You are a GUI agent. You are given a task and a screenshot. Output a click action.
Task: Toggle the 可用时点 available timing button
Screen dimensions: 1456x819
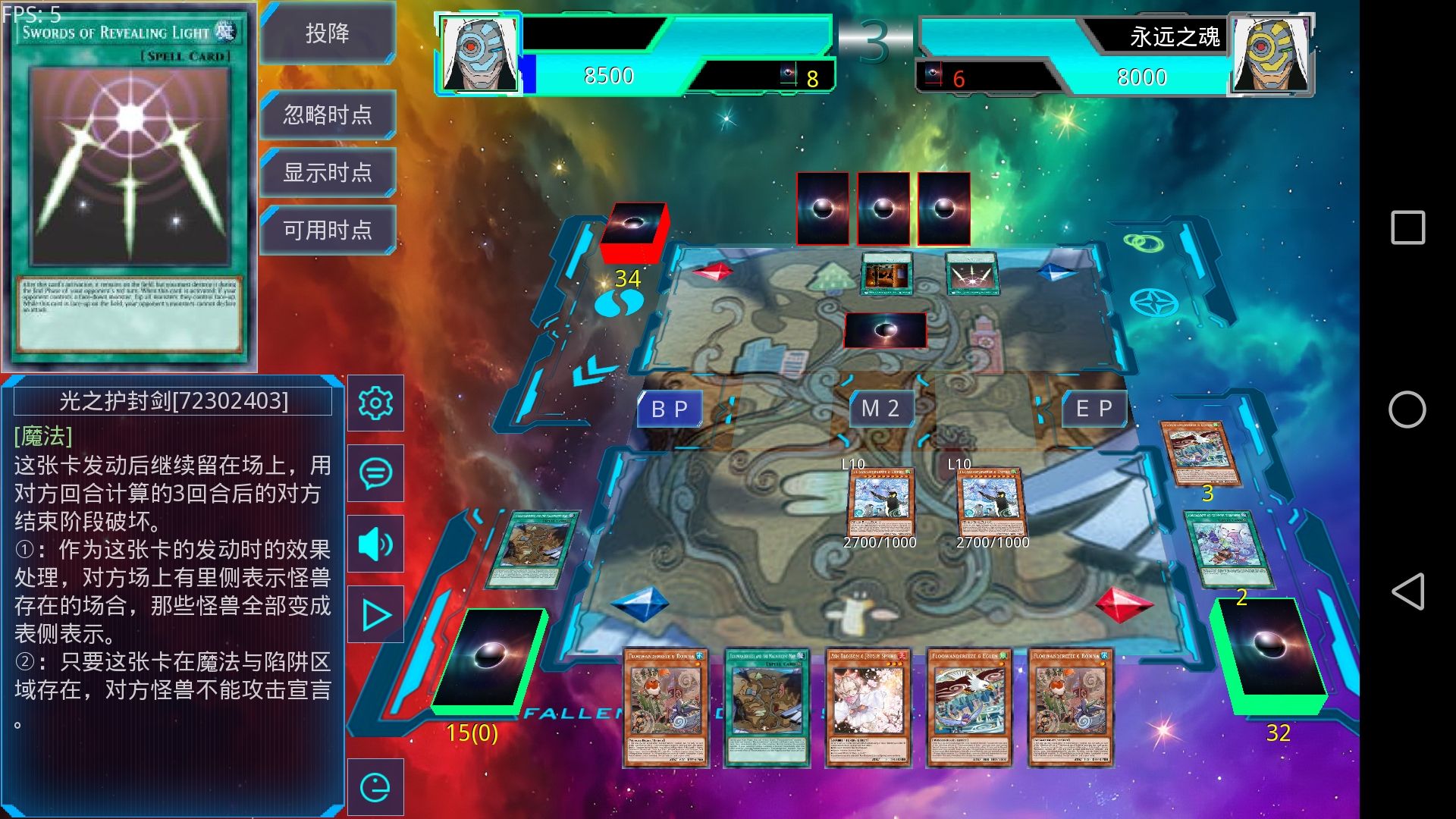click(x=328, y=230)
